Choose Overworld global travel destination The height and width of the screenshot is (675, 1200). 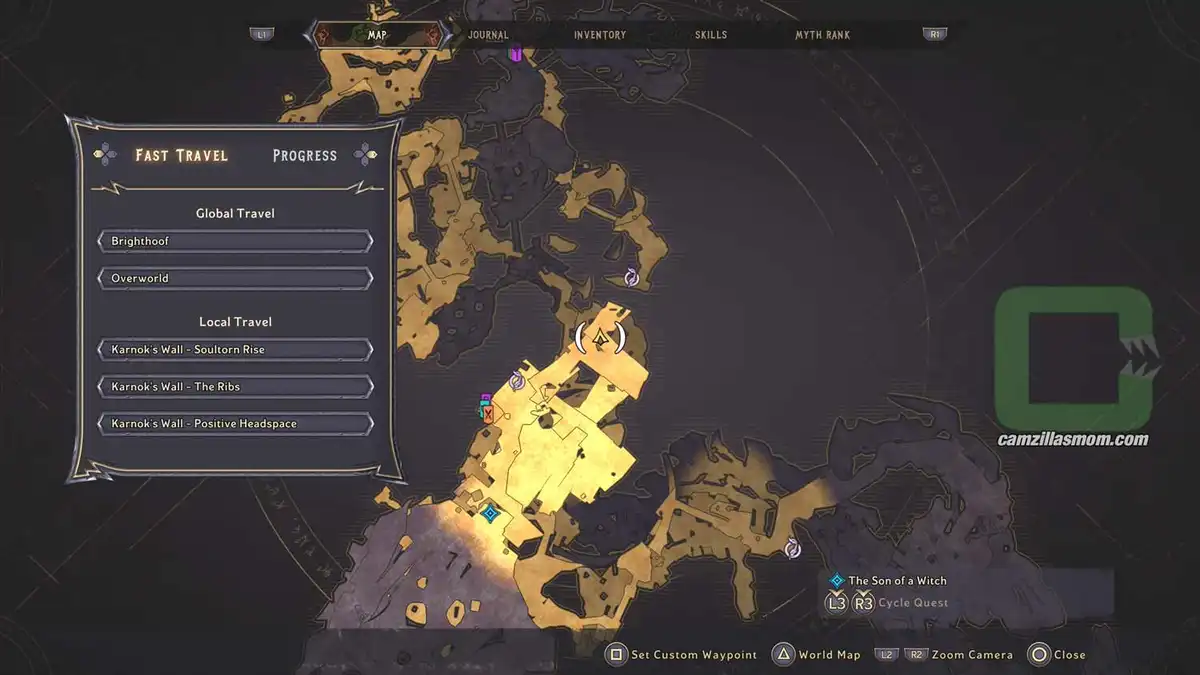(235, 278)
